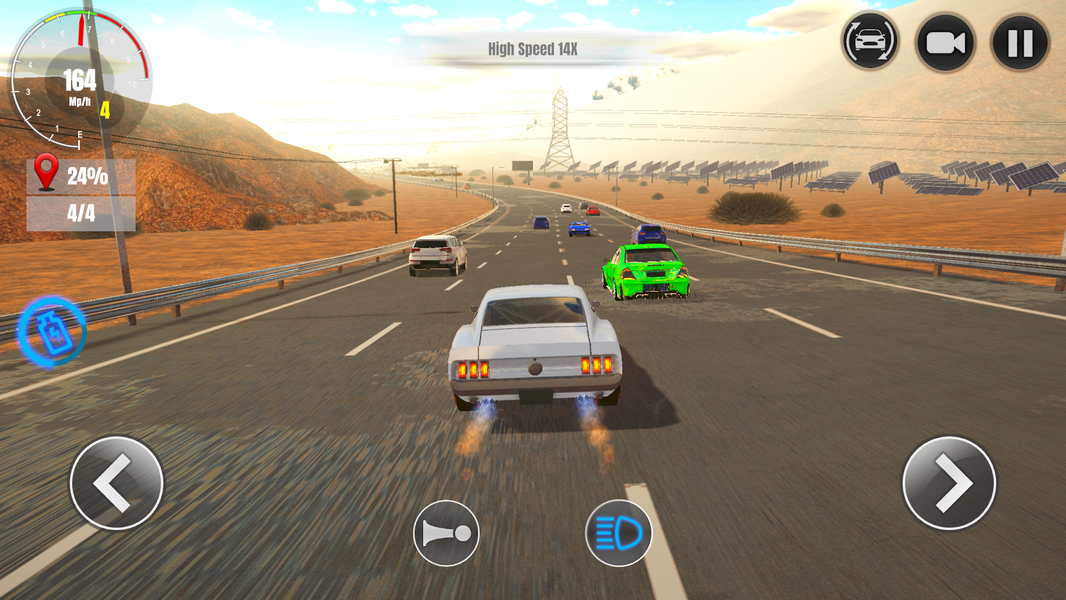This screenshot has height=600, width=1066.
Task: Steer left with the left arrow button
Action: (116, 483)
